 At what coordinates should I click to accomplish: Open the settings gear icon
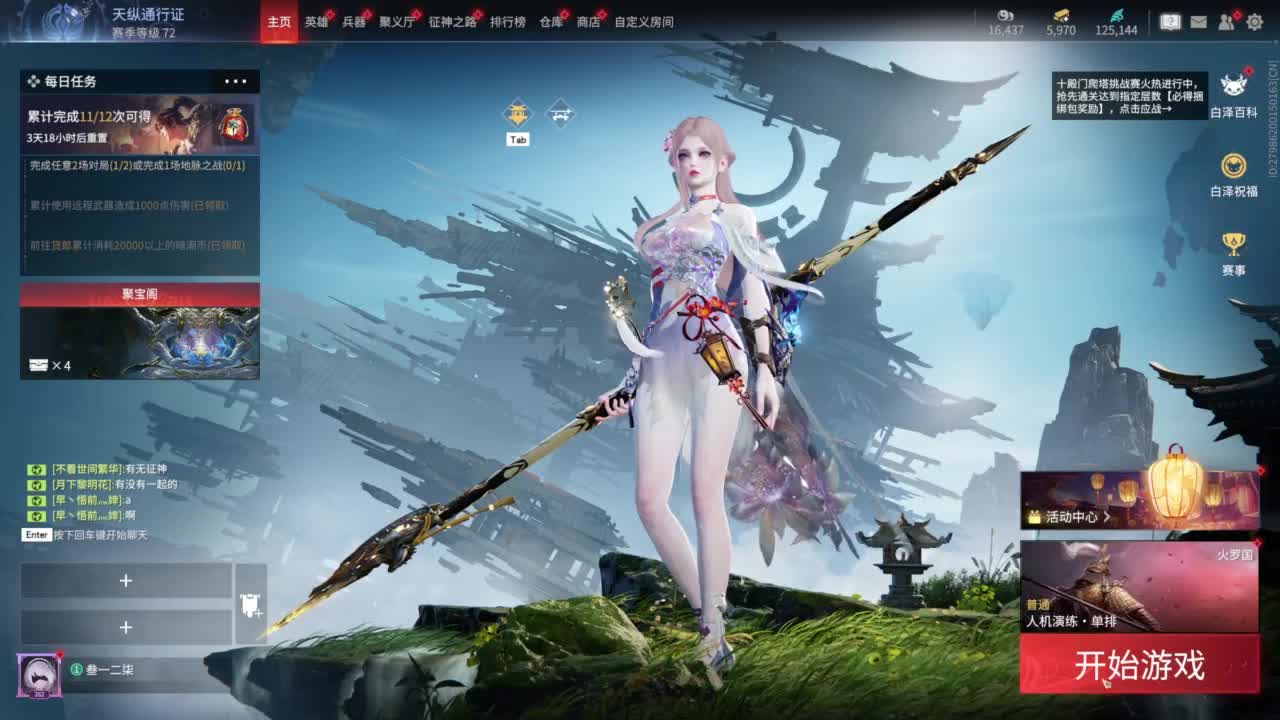click(x=1255, y=22)
